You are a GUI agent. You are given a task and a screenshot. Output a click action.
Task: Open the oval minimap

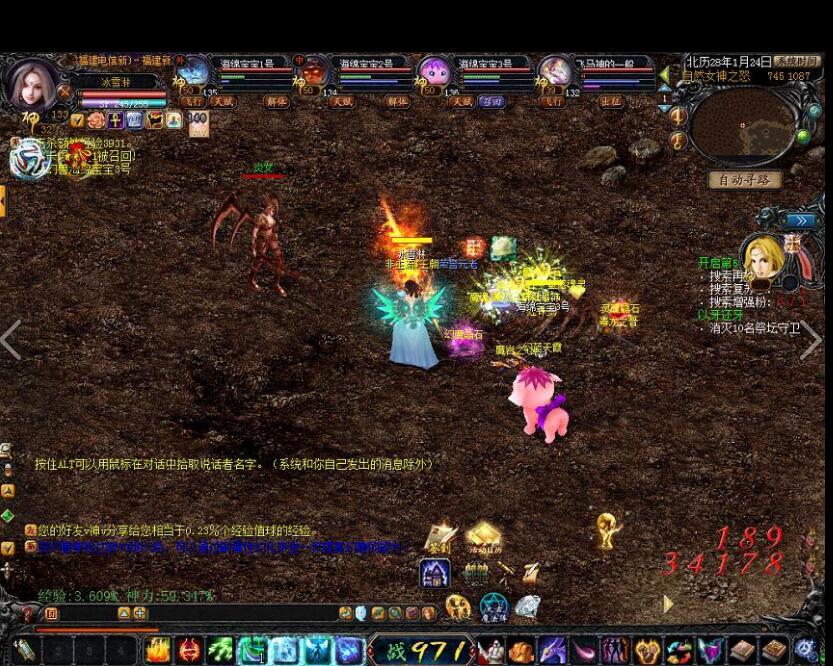click(743, 125)
